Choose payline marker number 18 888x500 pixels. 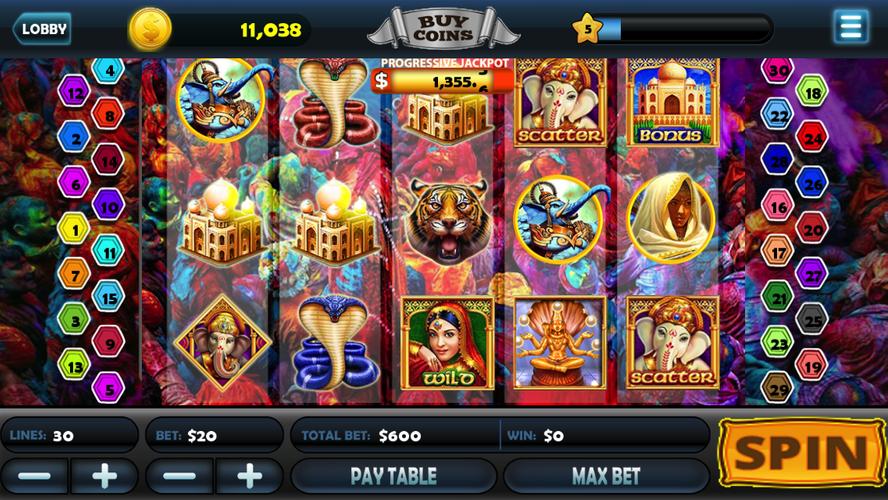[x=811, y=92]
